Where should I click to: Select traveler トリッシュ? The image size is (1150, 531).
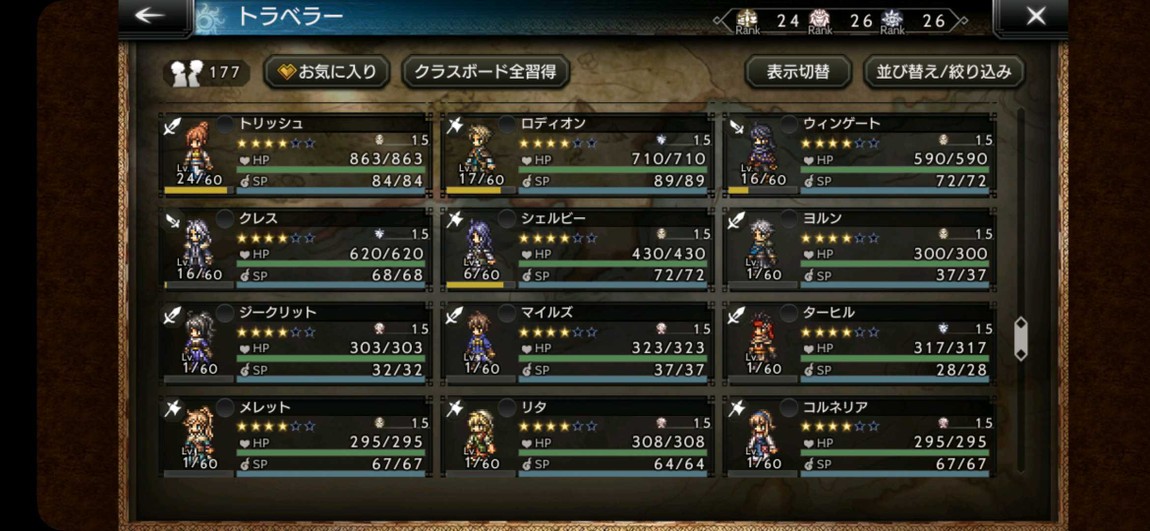point(297,156)
